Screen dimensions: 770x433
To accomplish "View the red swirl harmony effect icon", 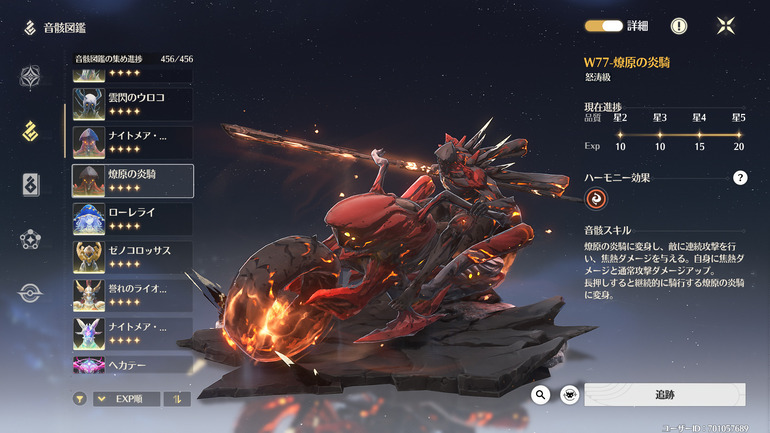I will [x=597, y=201].
